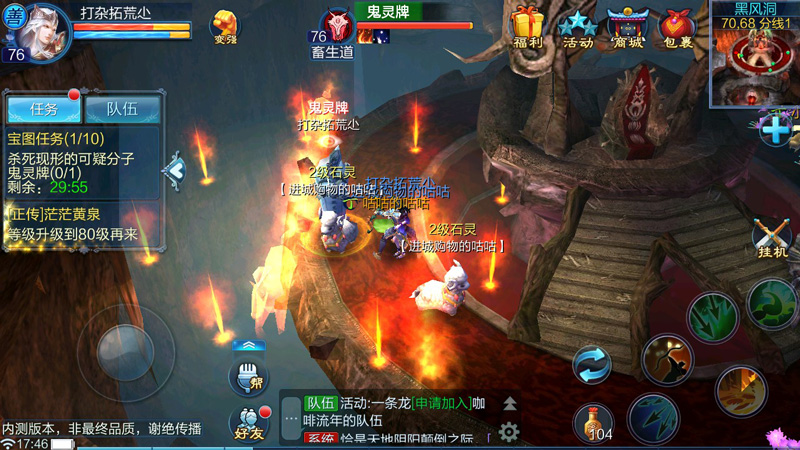This screenshot has height=450, width=800.
Task: Tap the blue swap-target arrows button
Action: coord(591,364)
